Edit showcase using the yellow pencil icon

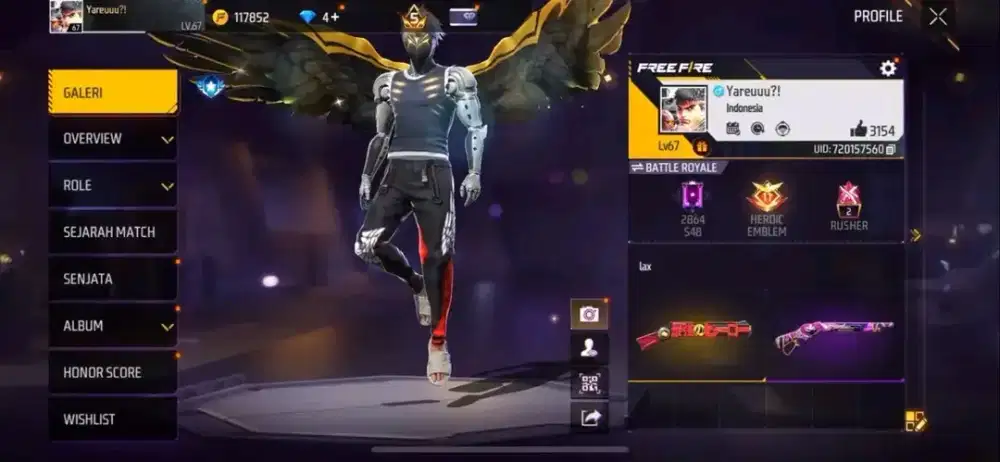coord(915,421)
